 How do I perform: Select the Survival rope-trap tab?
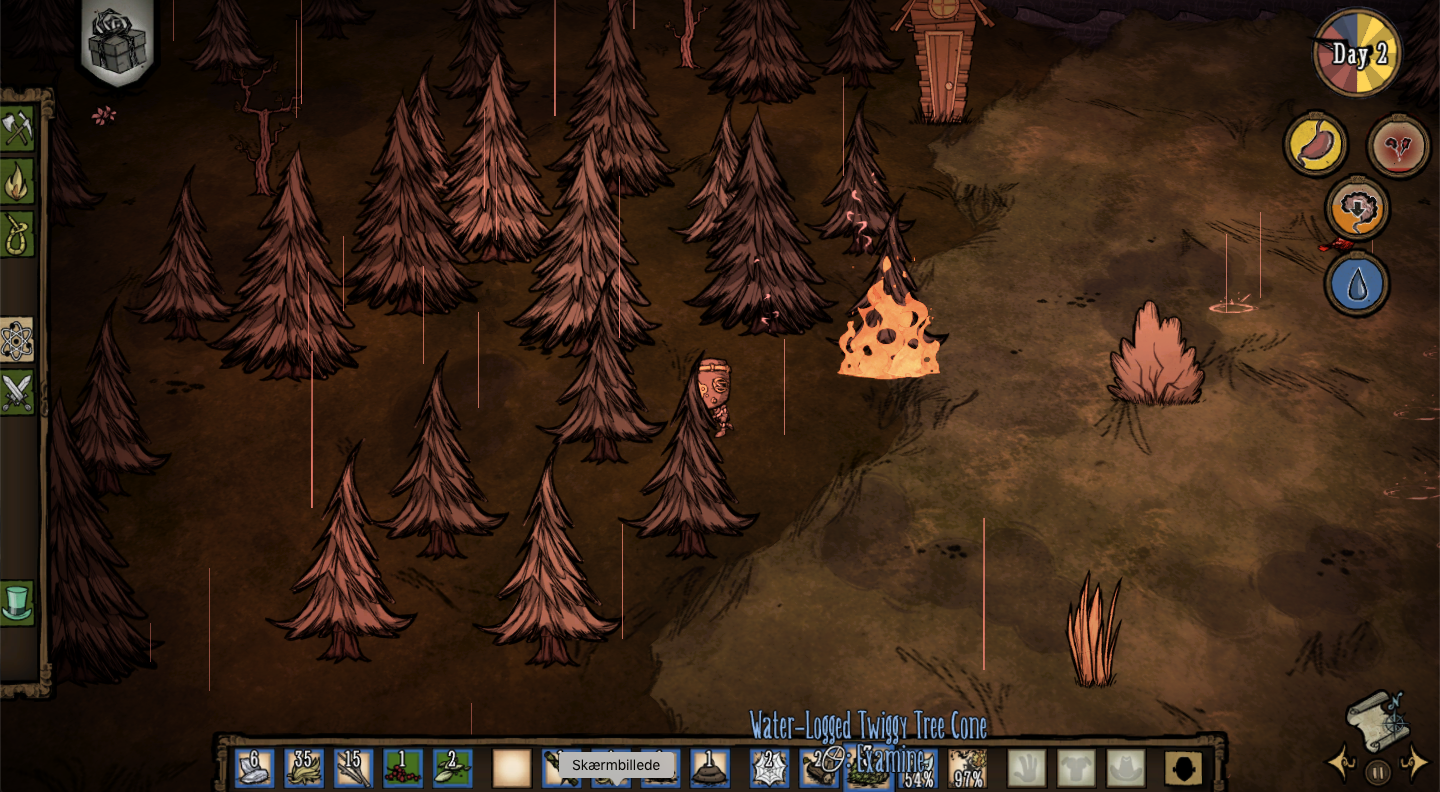tap(17, 235)
